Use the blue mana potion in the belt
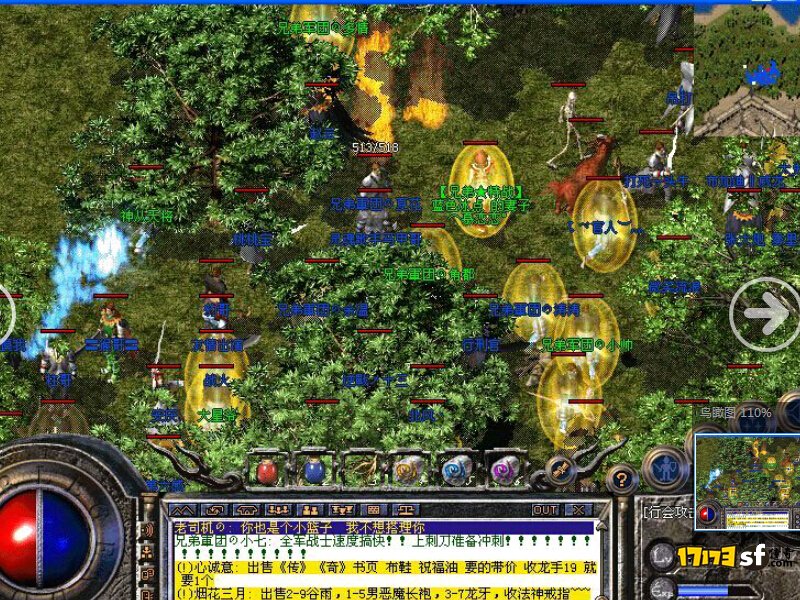The width and height of the screenshot is (800, 600). coord(313,470)
